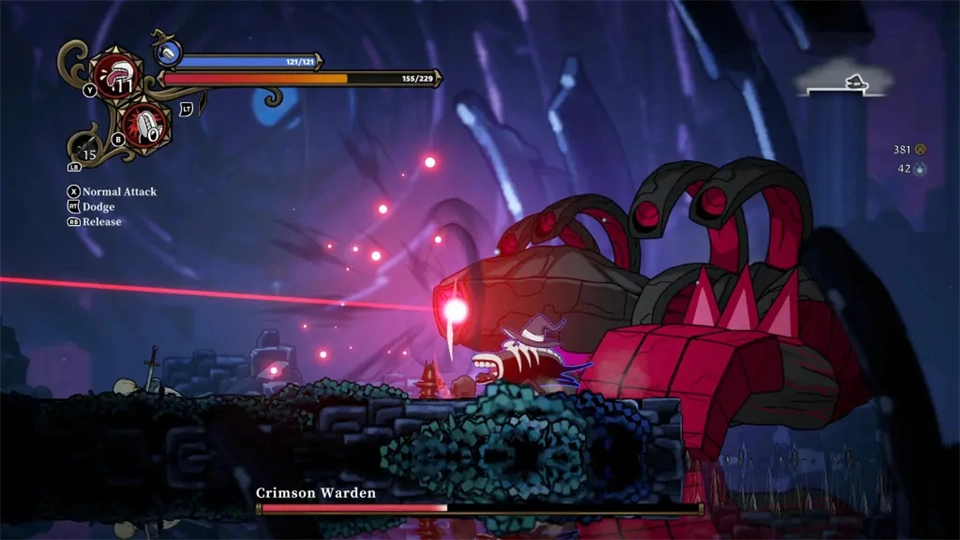Click the character portrait beside the blue bar
Viewport: 960px width, 540px height.
click(168, 51)
